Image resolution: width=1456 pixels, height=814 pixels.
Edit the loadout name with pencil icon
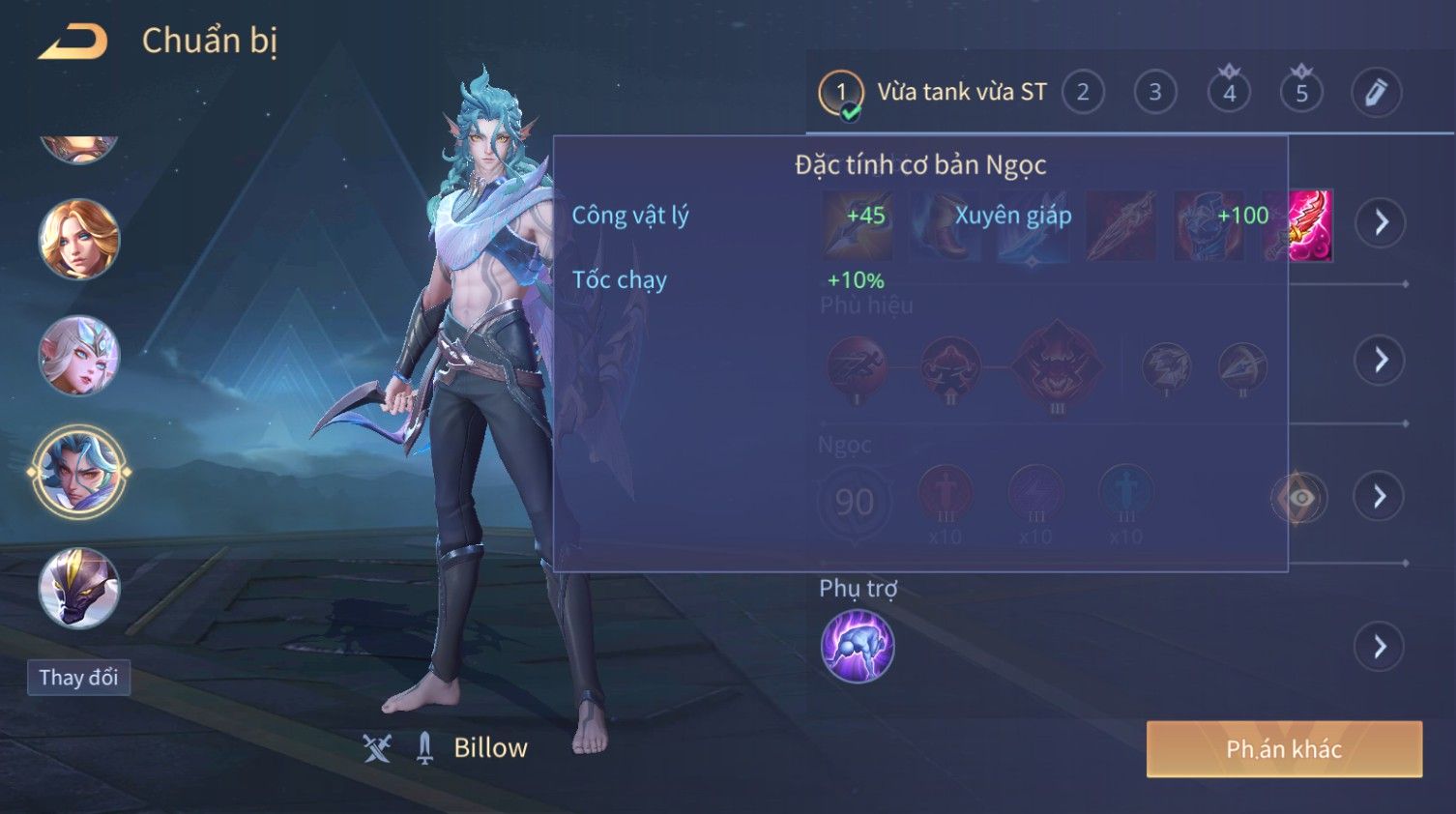click(1375, 93)
